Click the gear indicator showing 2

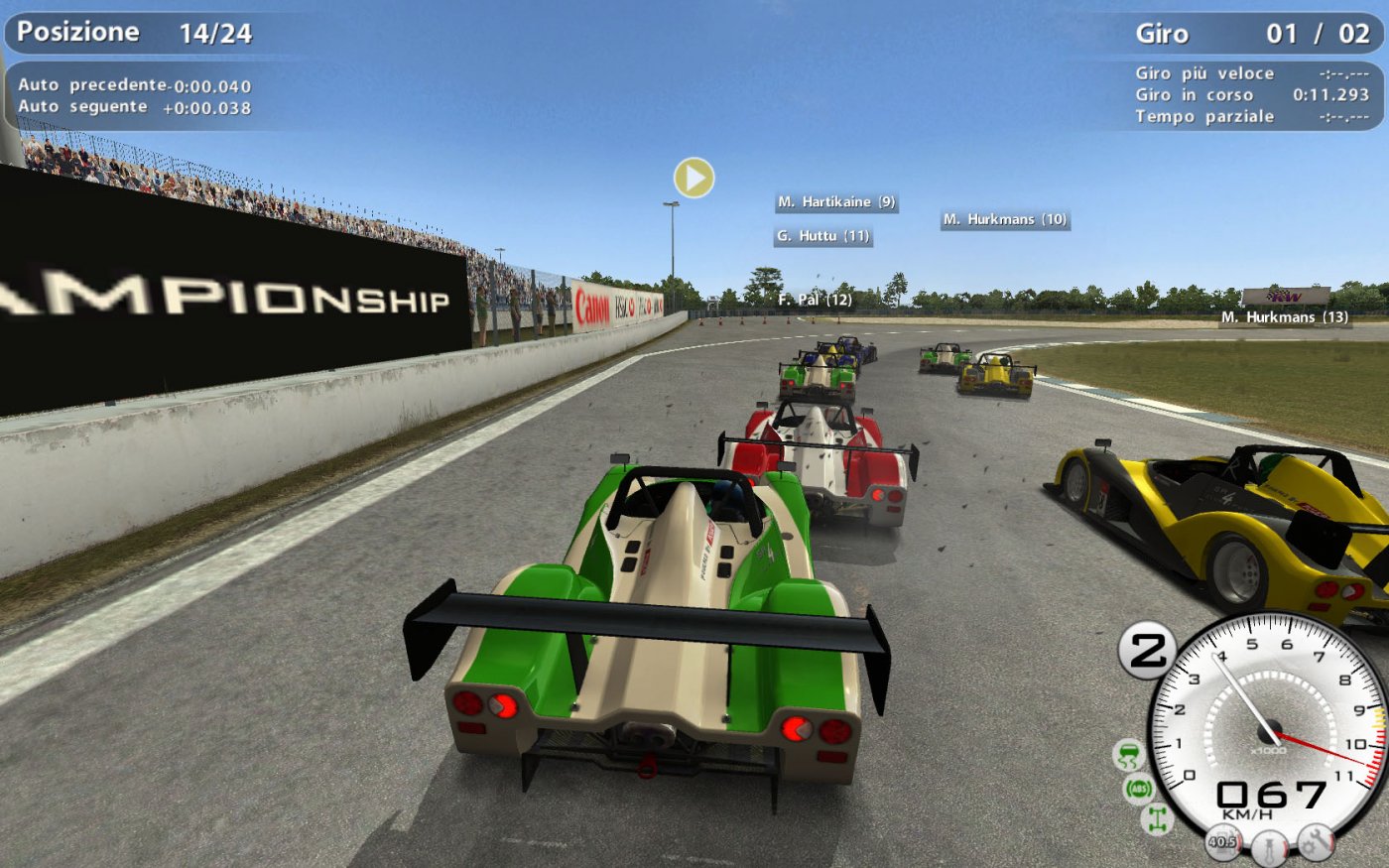pyautogui.click(x=1147, y=650)
